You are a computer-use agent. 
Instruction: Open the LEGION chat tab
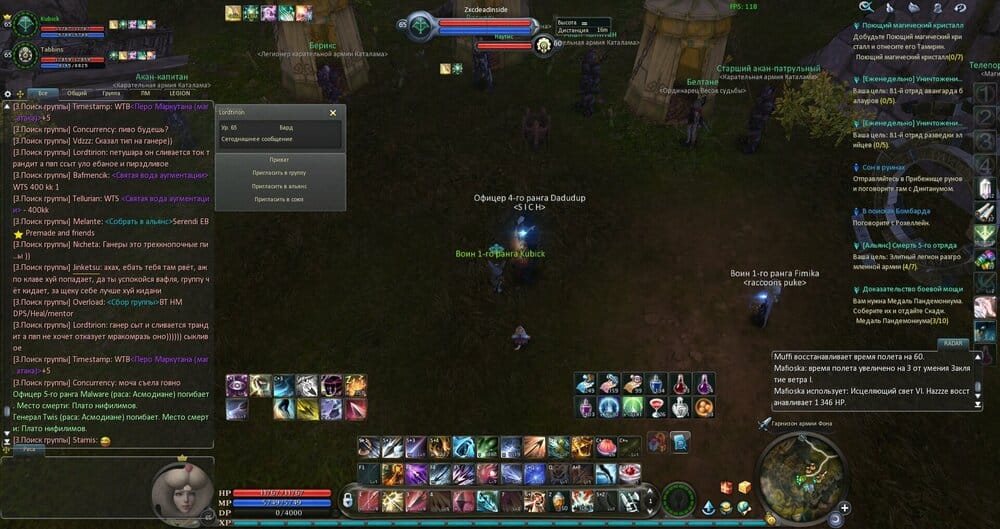(178, 92)
